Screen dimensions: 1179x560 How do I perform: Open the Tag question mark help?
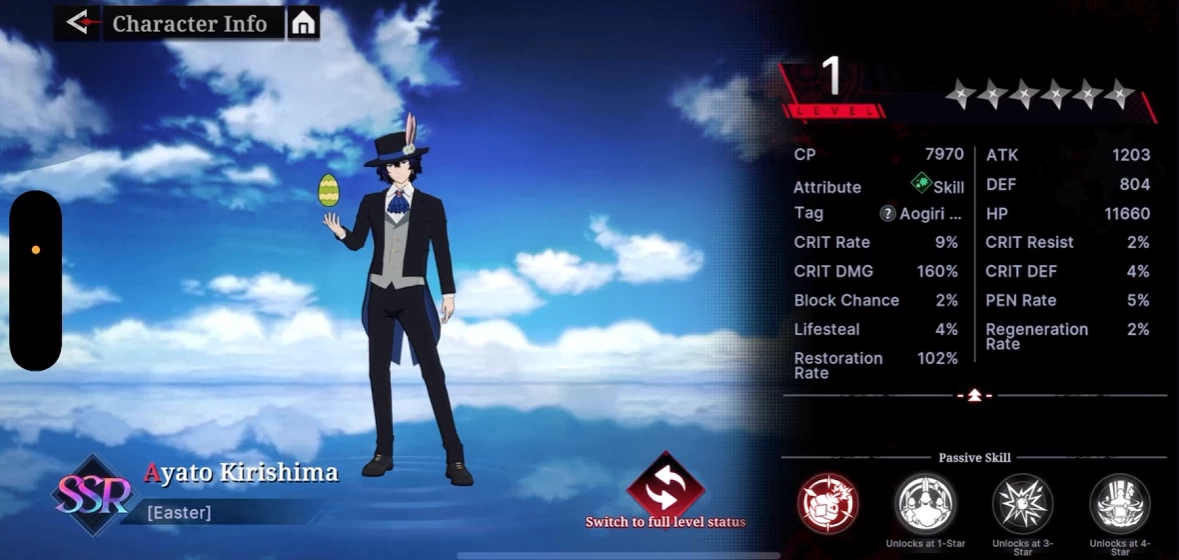coord(887,213)
